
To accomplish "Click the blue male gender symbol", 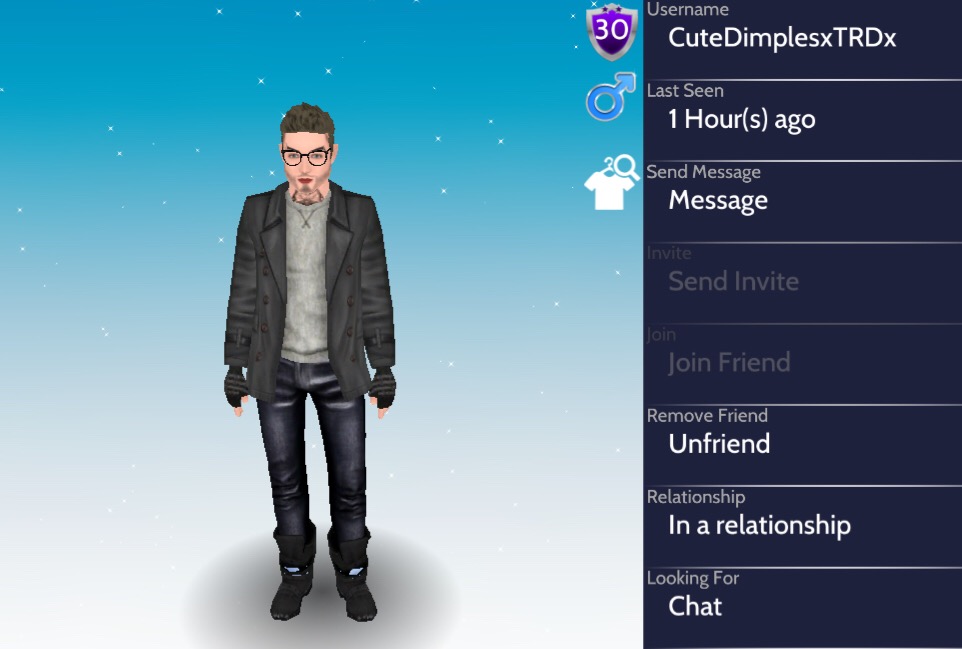I will pyautogui.click(x=610, y=98).
